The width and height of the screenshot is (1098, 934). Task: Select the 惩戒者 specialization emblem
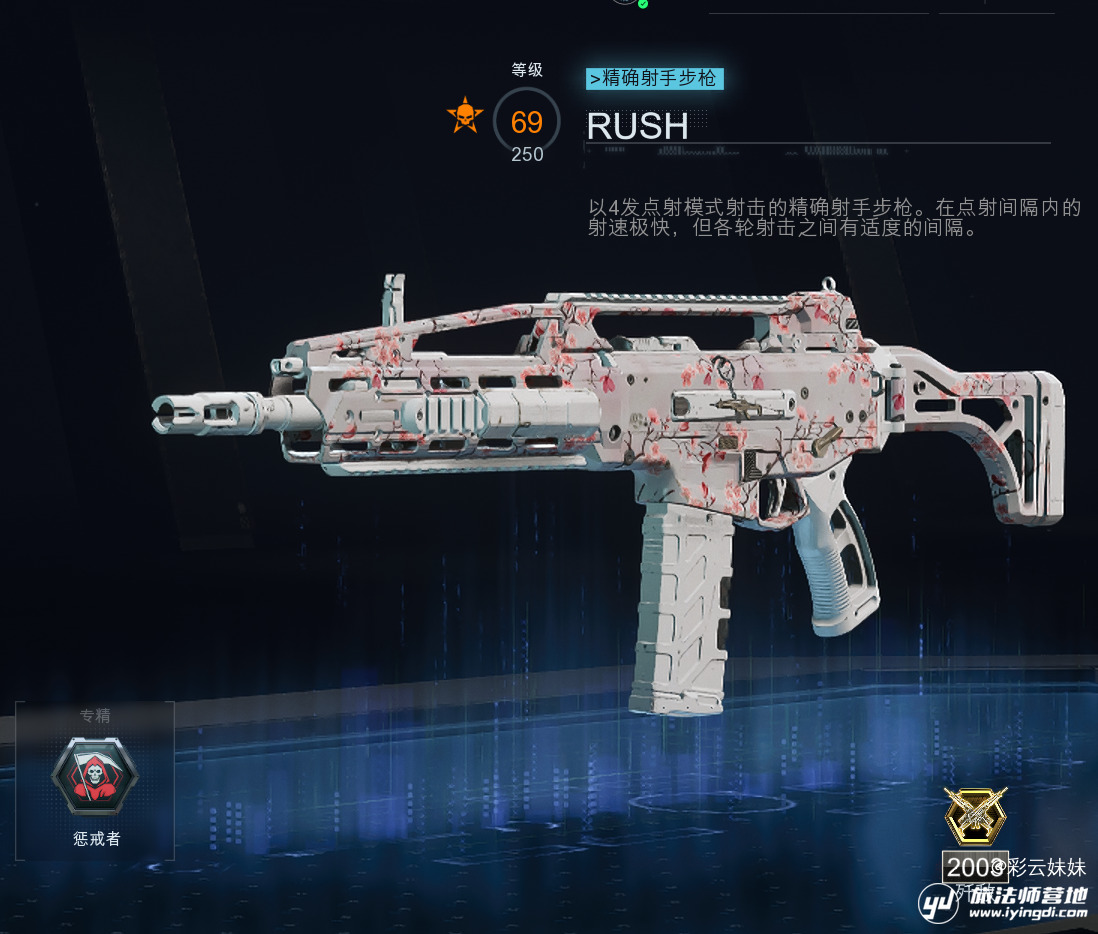[x=95, y=777]
